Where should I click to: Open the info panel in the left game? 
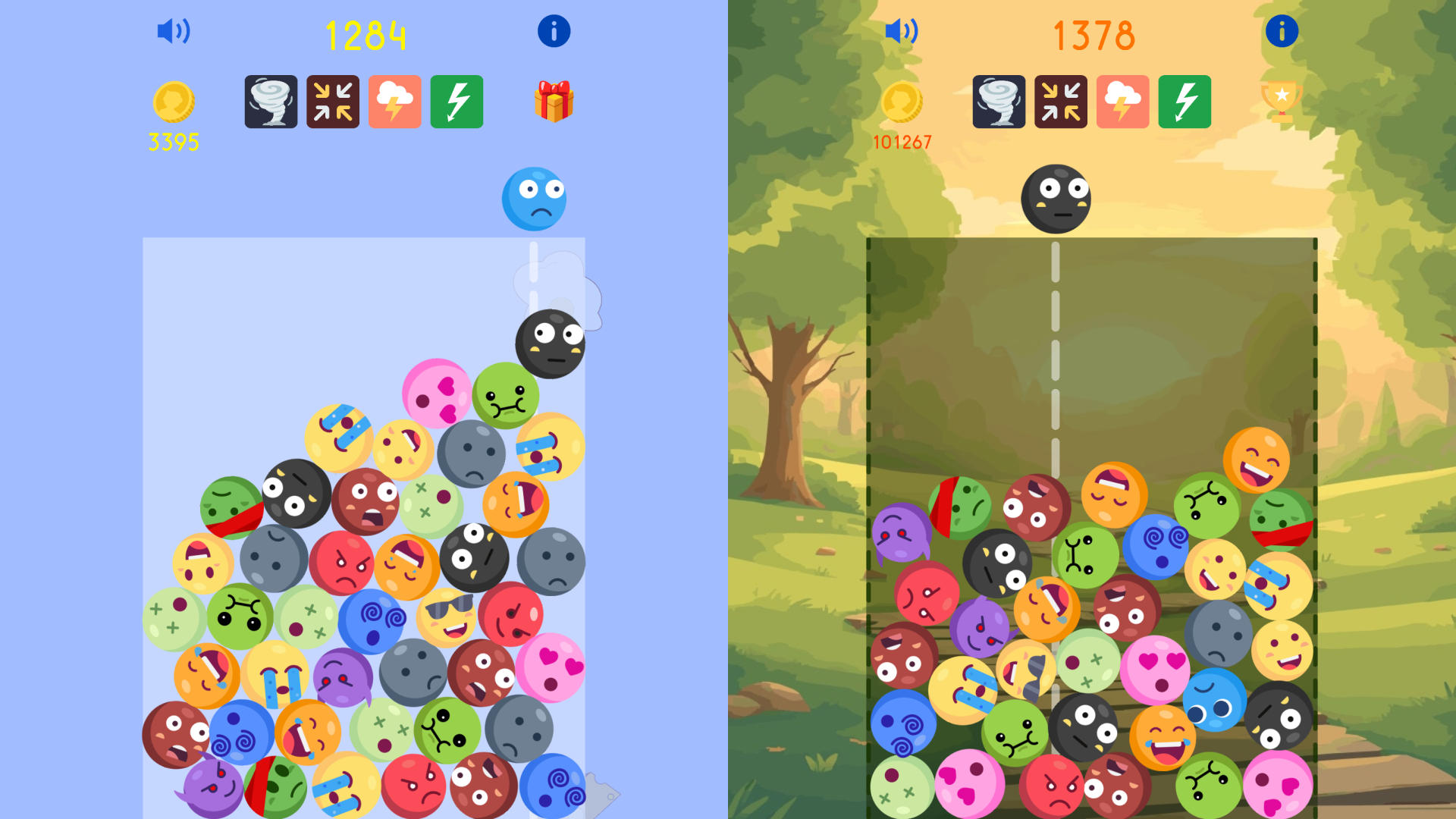pos(553,31)
